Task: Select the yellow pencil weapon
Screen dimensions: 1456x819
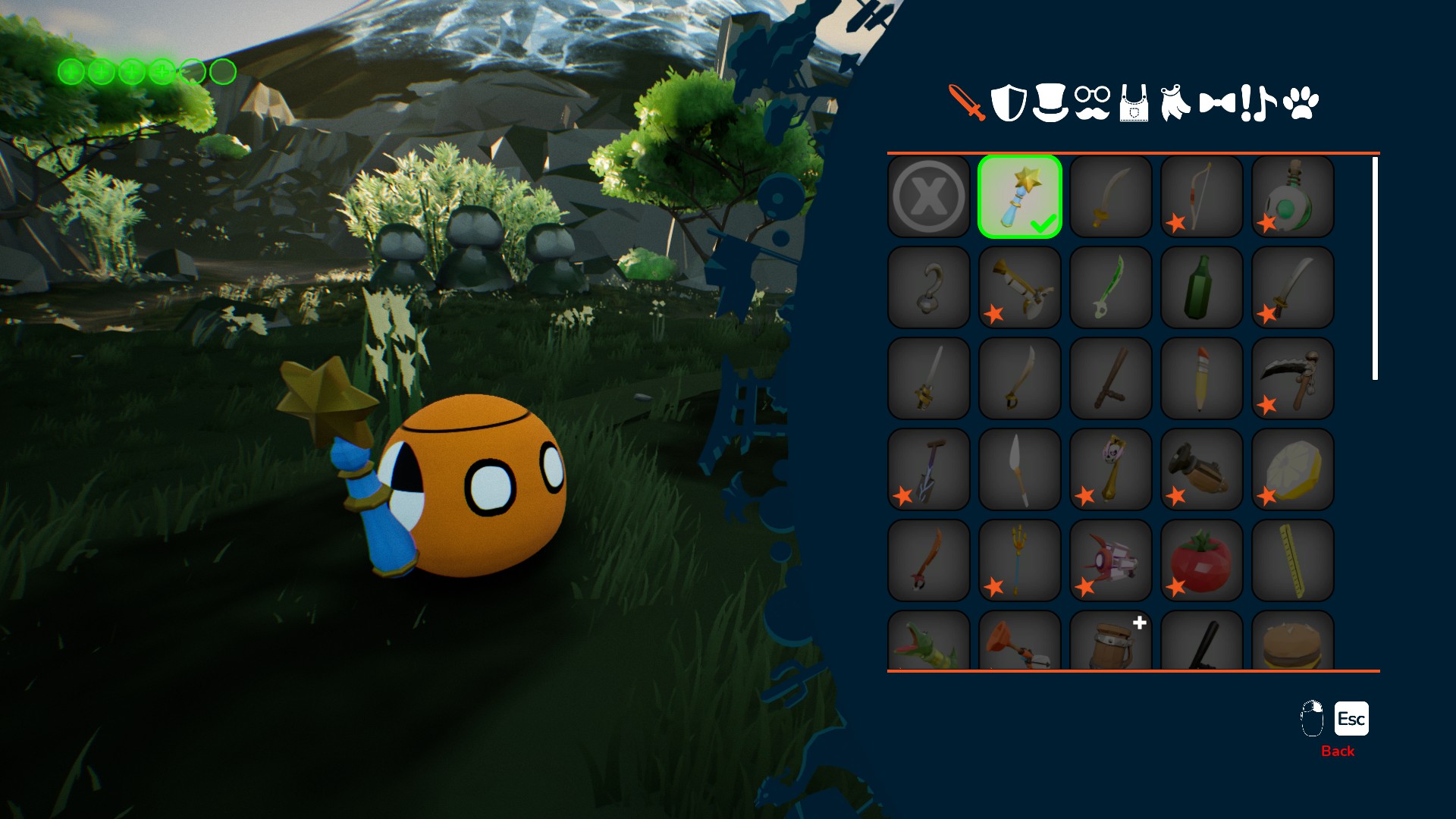Action: 1202,378
